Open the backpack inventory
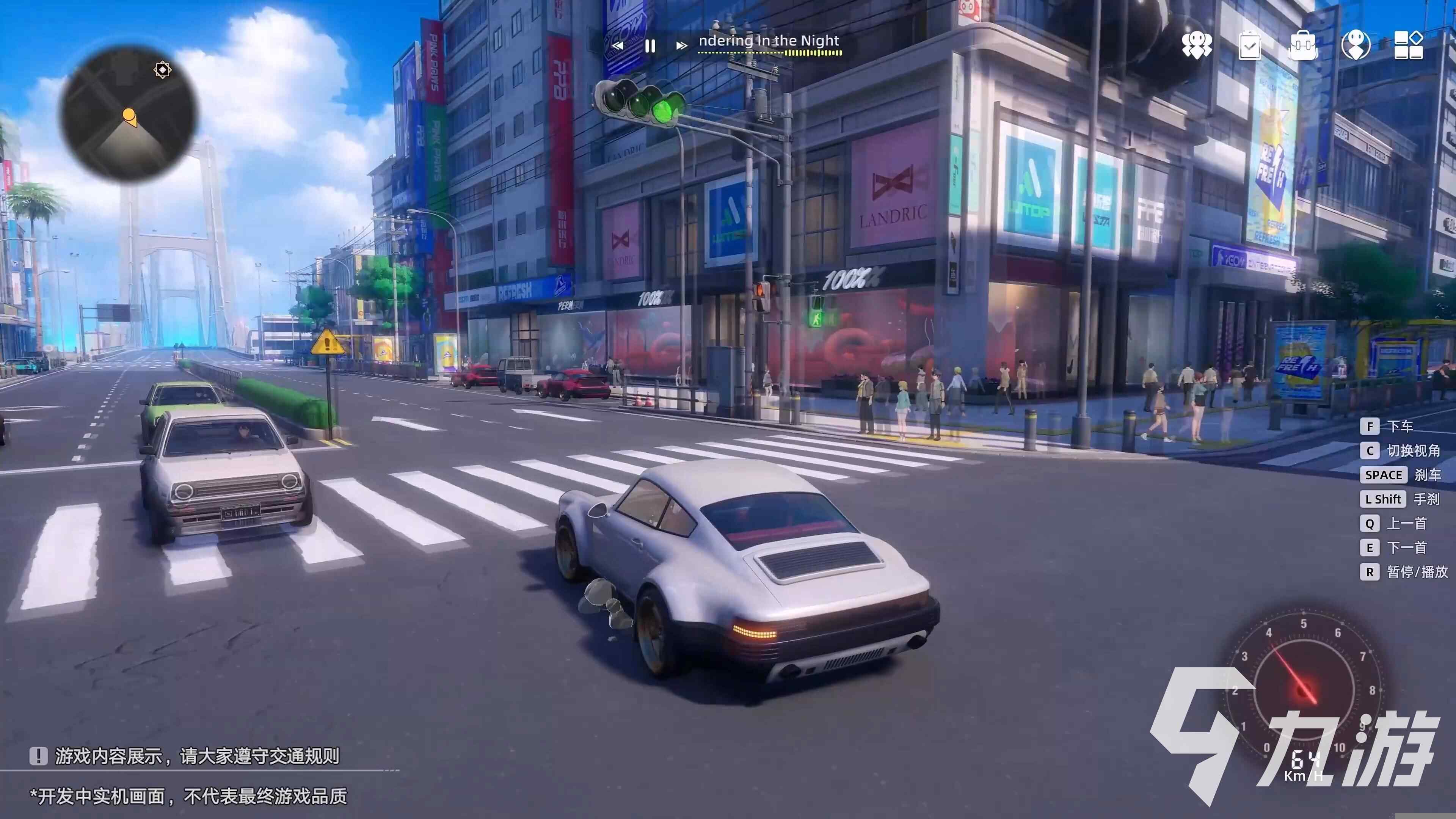 [1303, 45]
